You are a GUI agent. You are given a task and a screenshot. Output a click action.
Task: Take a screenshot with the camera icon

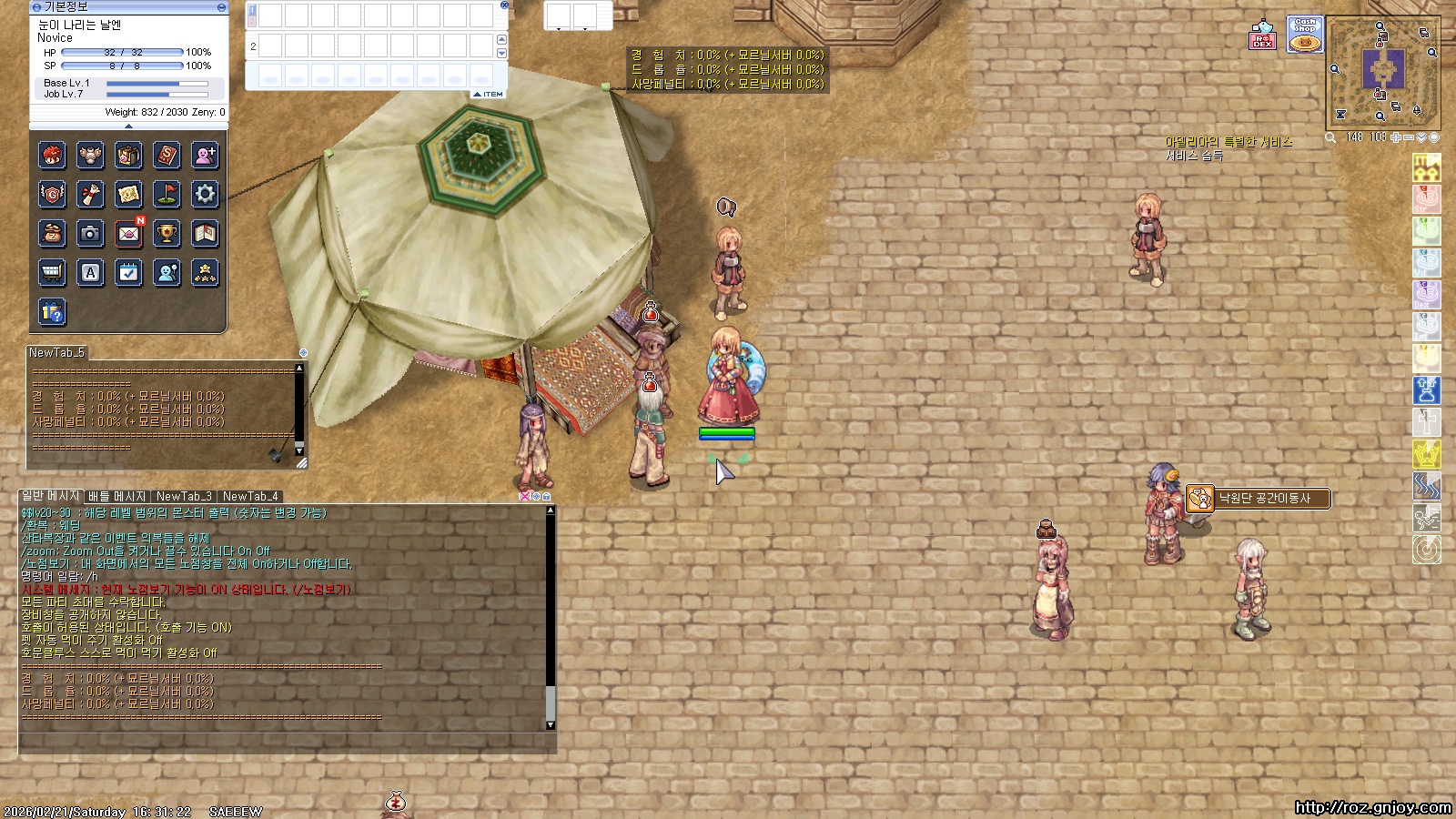pyautogui.click(x=90, y=234)
